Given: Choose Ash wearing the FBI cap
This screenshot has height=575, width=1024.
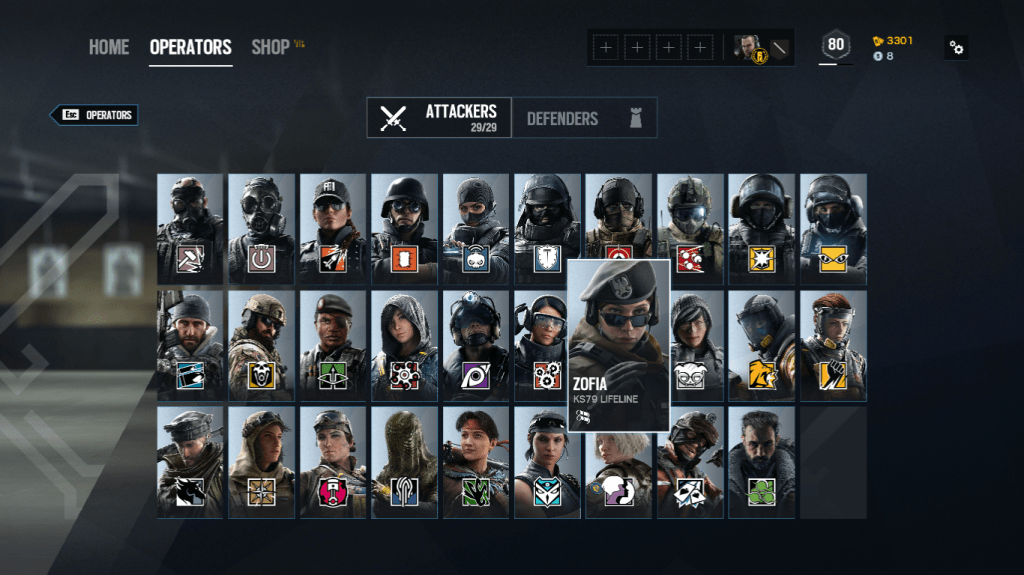Looking at the screenshot, I should 333,229.
